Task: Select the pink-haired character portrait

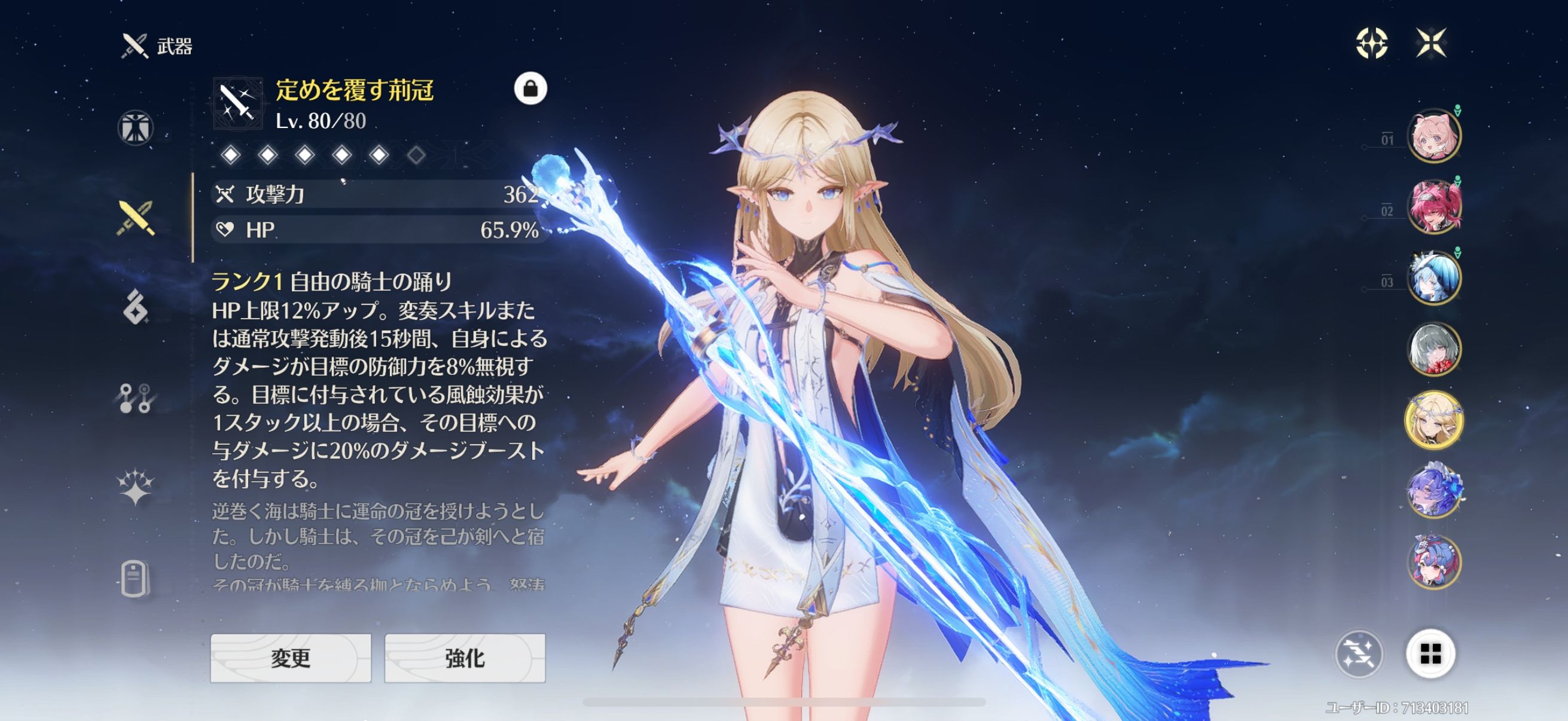Action: pos(1434,136)
